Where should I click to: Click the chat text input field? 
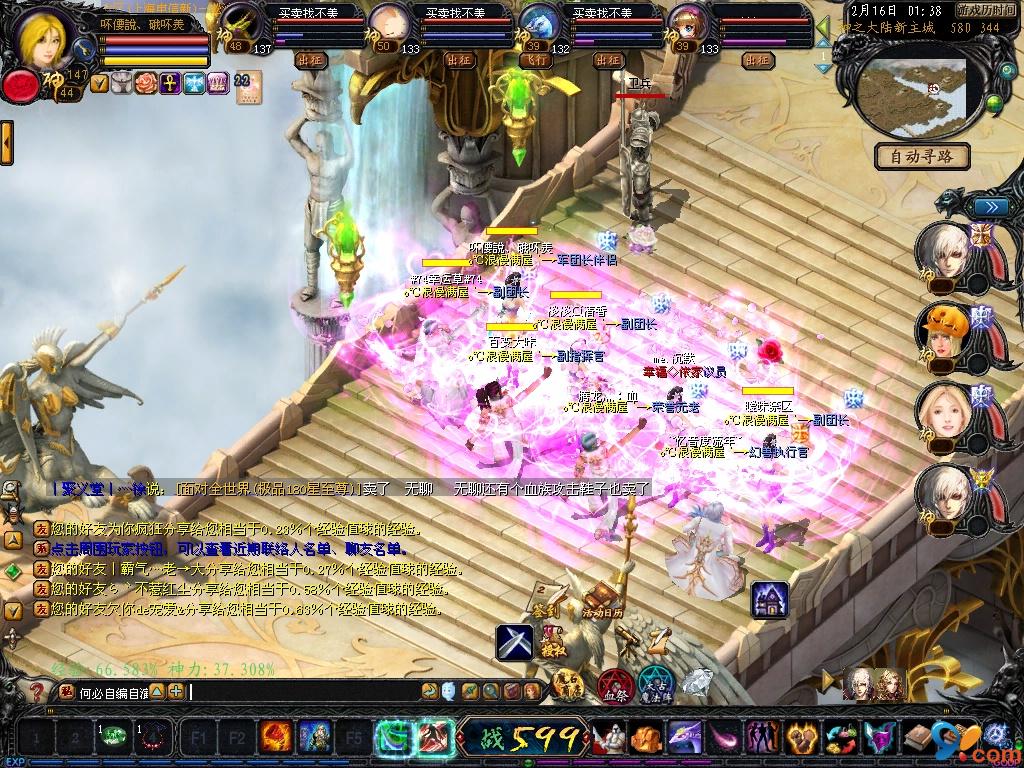[300, 691]
